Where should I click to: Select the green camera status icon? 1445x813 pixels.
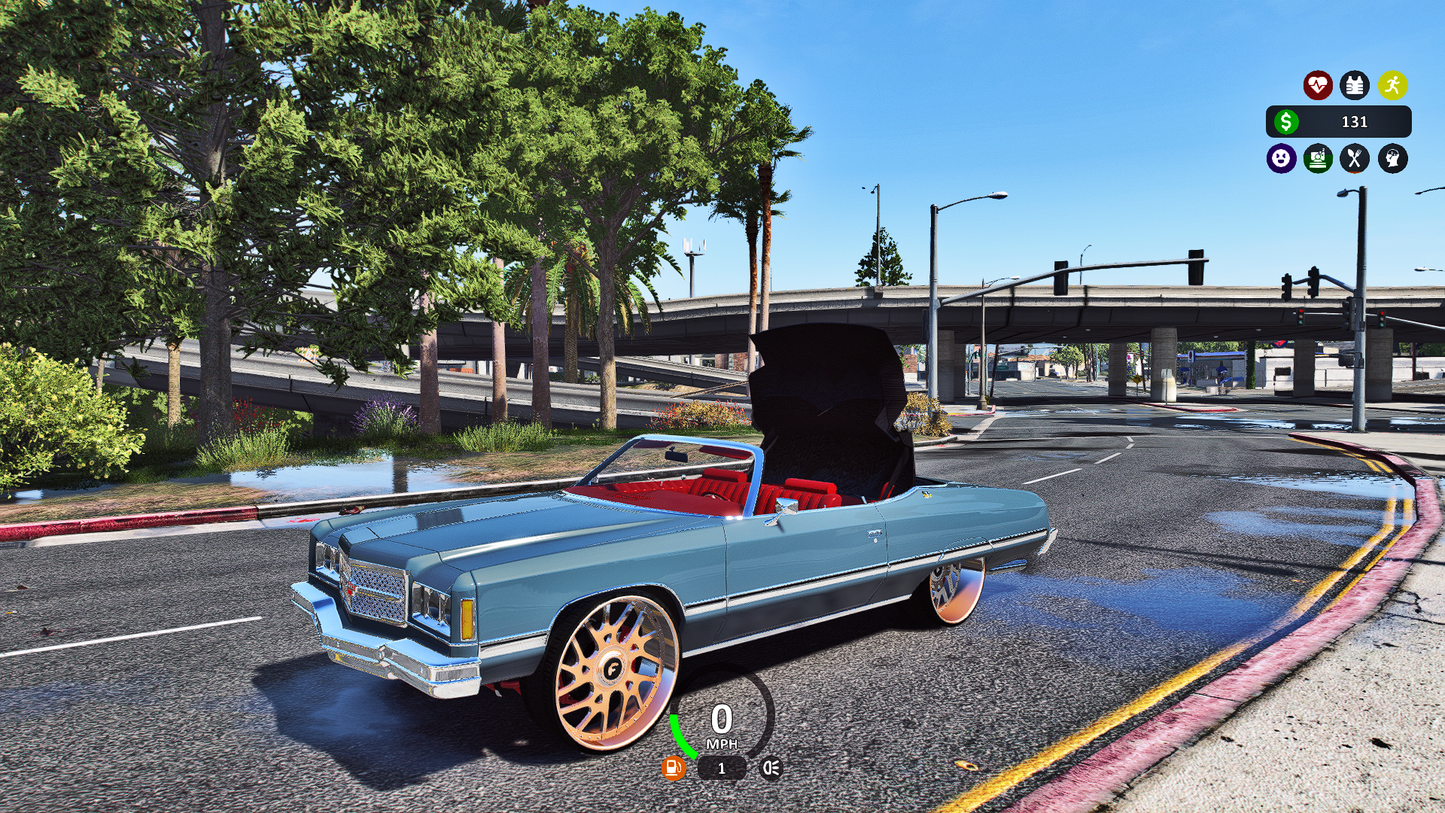[1318, 158]
